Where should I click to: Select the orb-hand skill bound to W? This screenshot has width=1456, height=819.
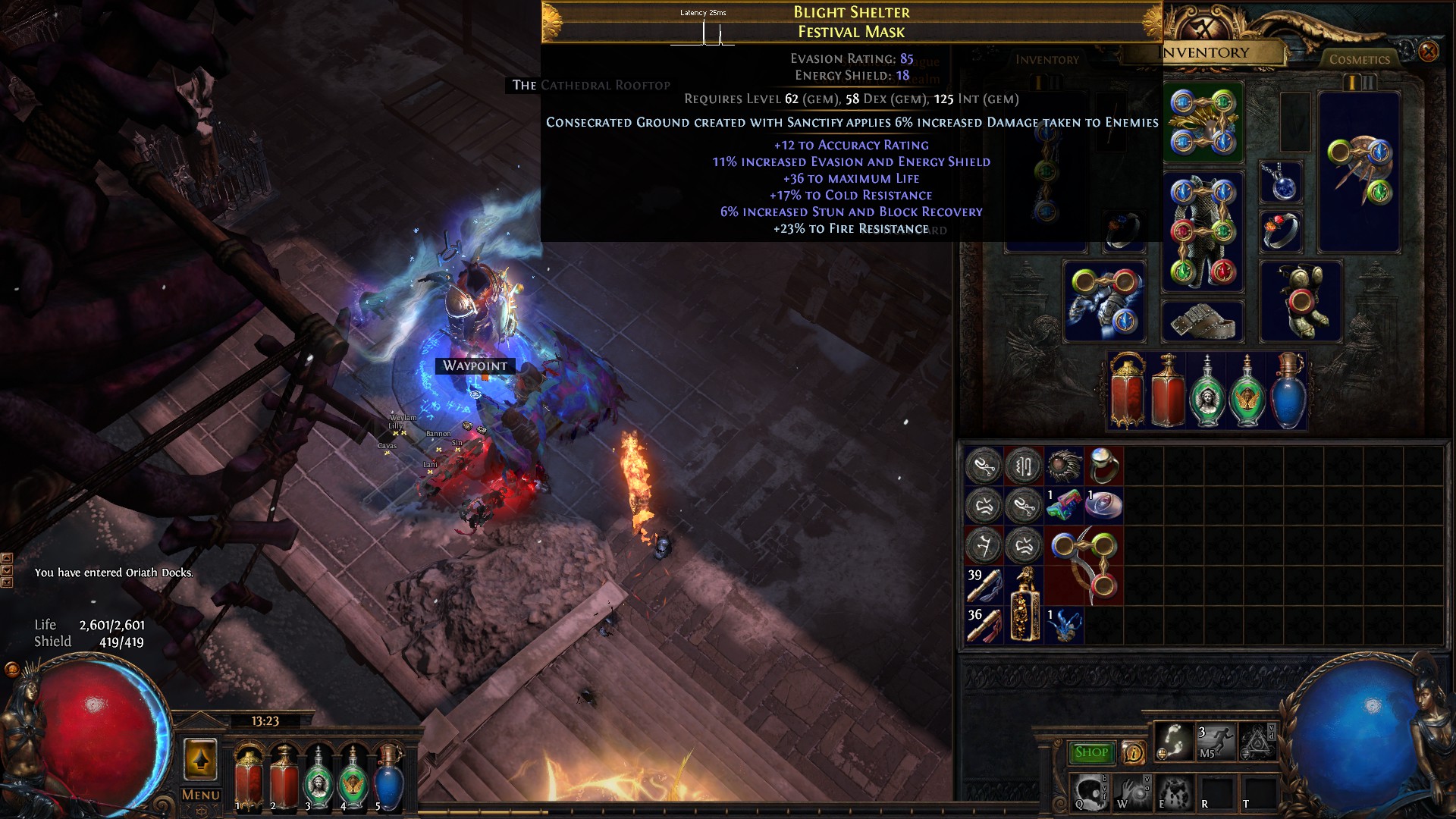coord(1133,795)
